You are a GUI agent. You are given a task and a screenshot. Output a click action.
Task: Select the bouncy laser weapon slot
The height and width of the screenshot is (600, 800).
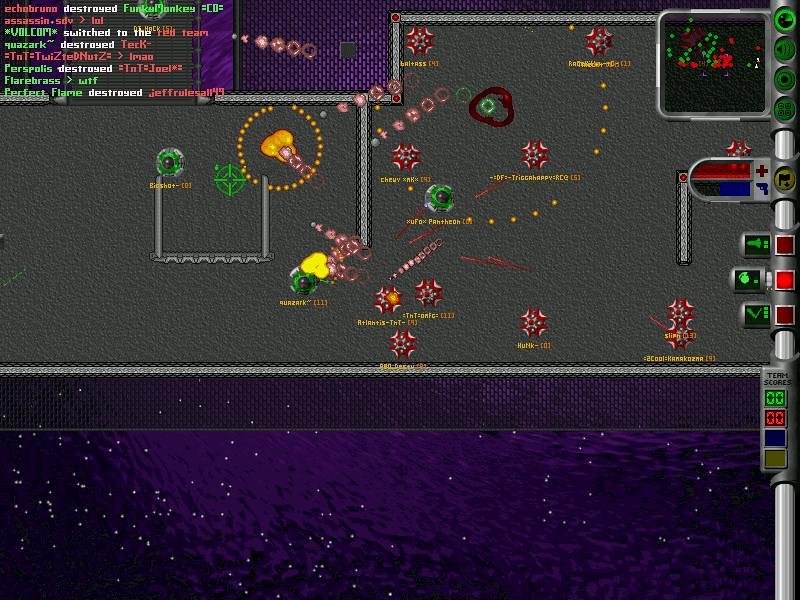(755, 314)
